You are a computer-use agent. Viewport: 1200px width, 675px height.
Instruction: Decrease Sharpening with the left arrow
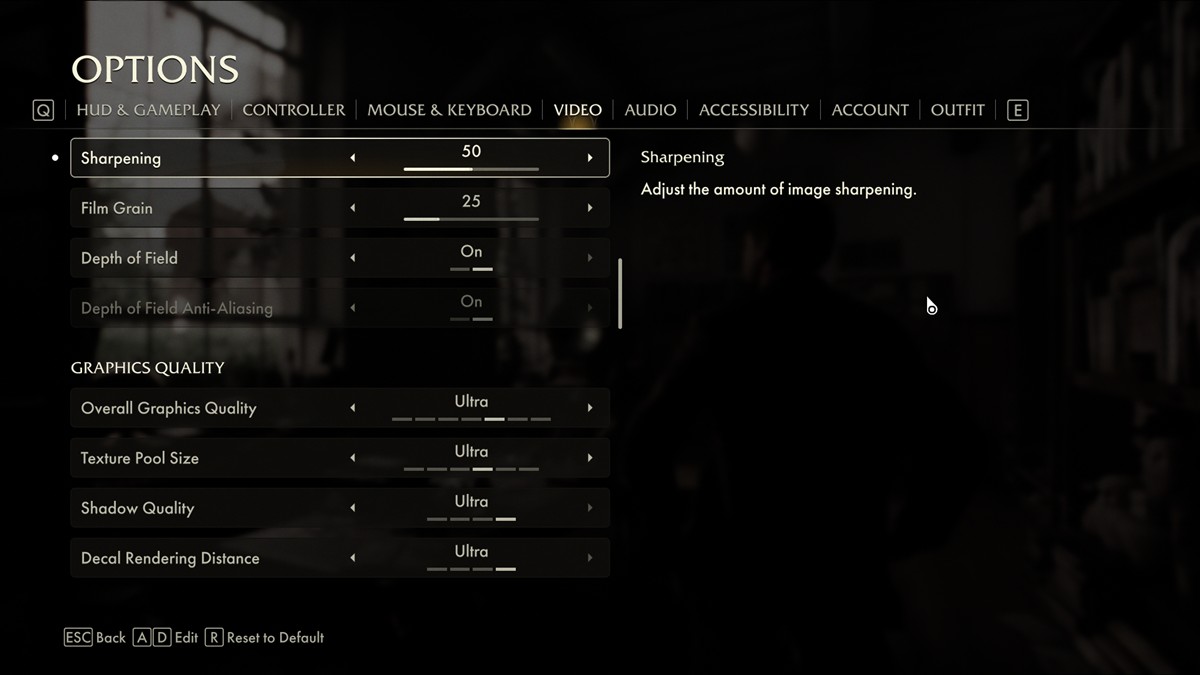pyautogui.click(x=352, y=158)
